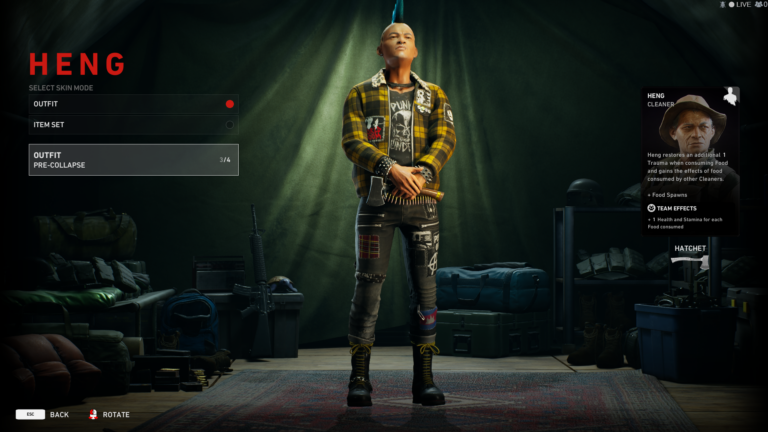Switch skin mode to Item Set

133,125
